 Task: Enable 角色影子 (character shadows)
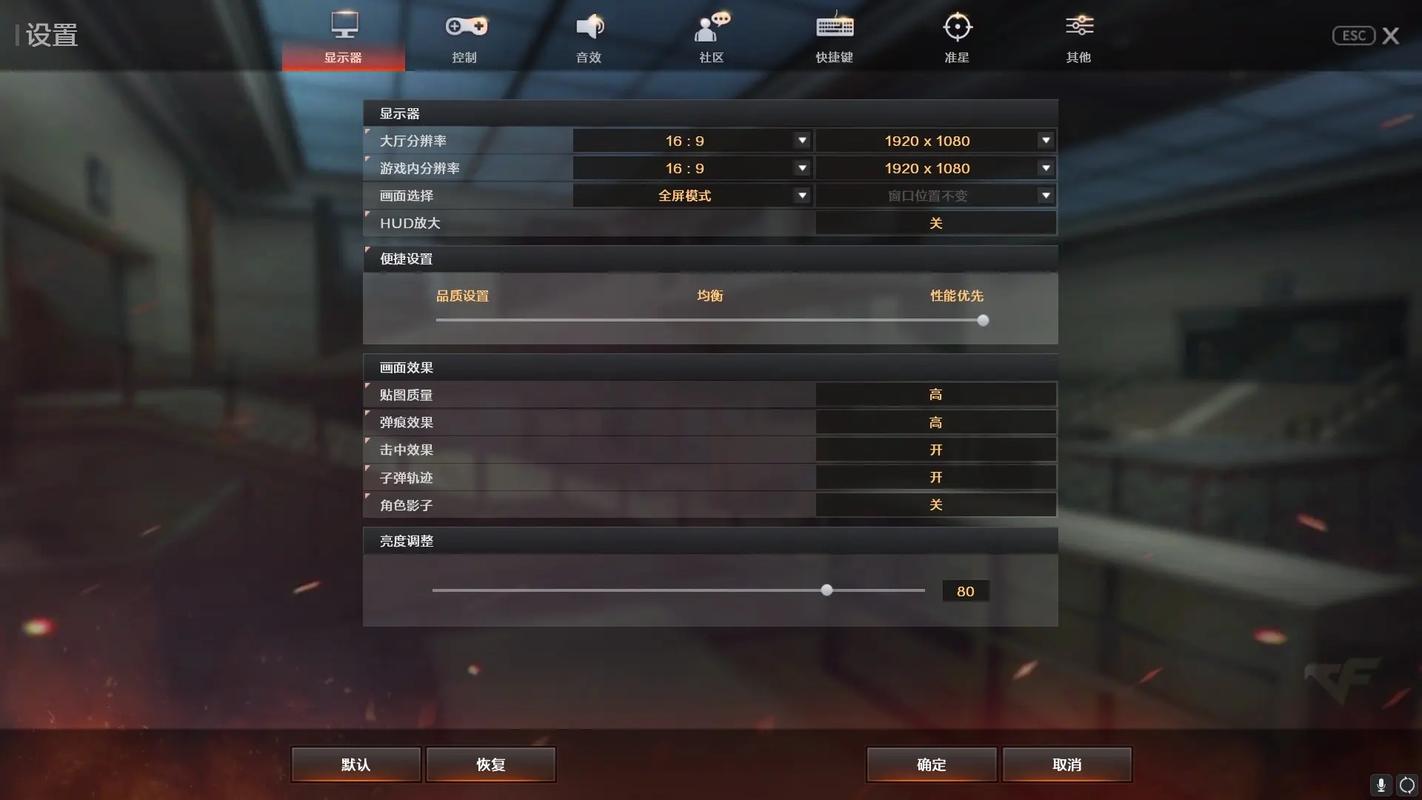tap(936, 504)
